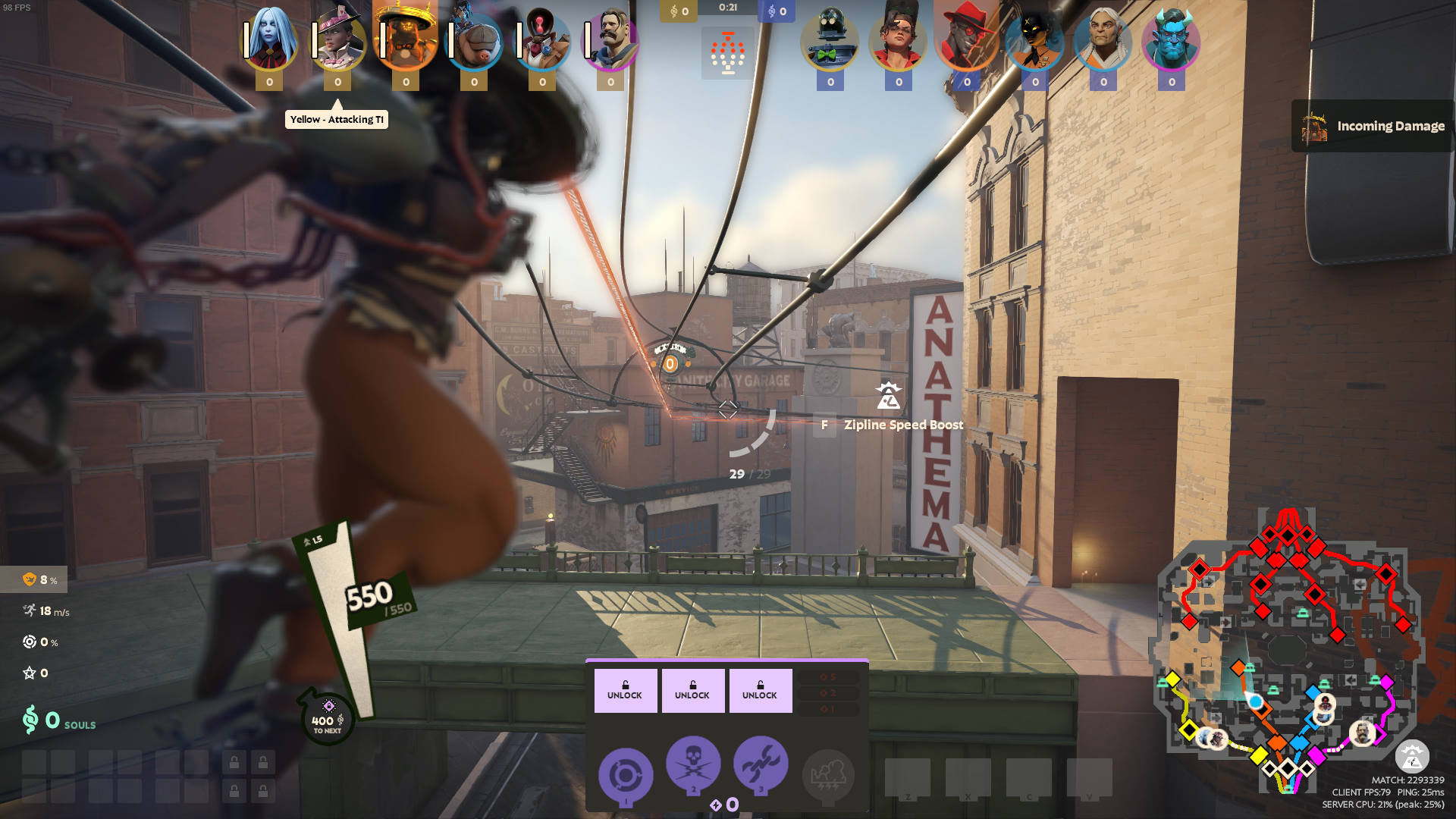The width and height of the screenshot is (1456, 819).
Task: Select the mustached man hero portrait
Action: click(x=610, y=39)
